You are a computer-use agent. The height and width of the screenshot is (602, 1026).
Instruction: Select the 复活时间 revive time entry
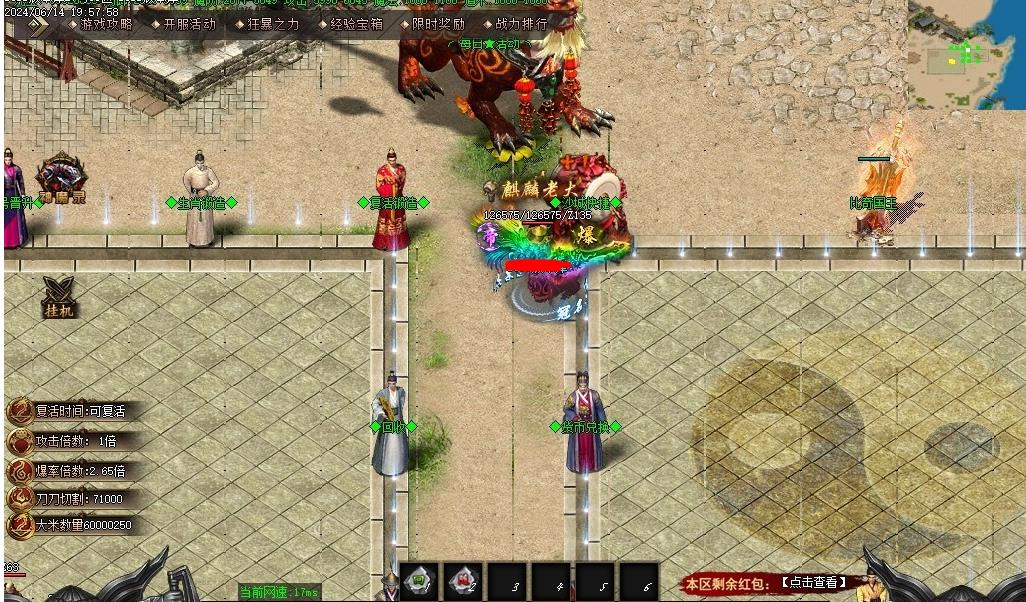tap(80, 411)
